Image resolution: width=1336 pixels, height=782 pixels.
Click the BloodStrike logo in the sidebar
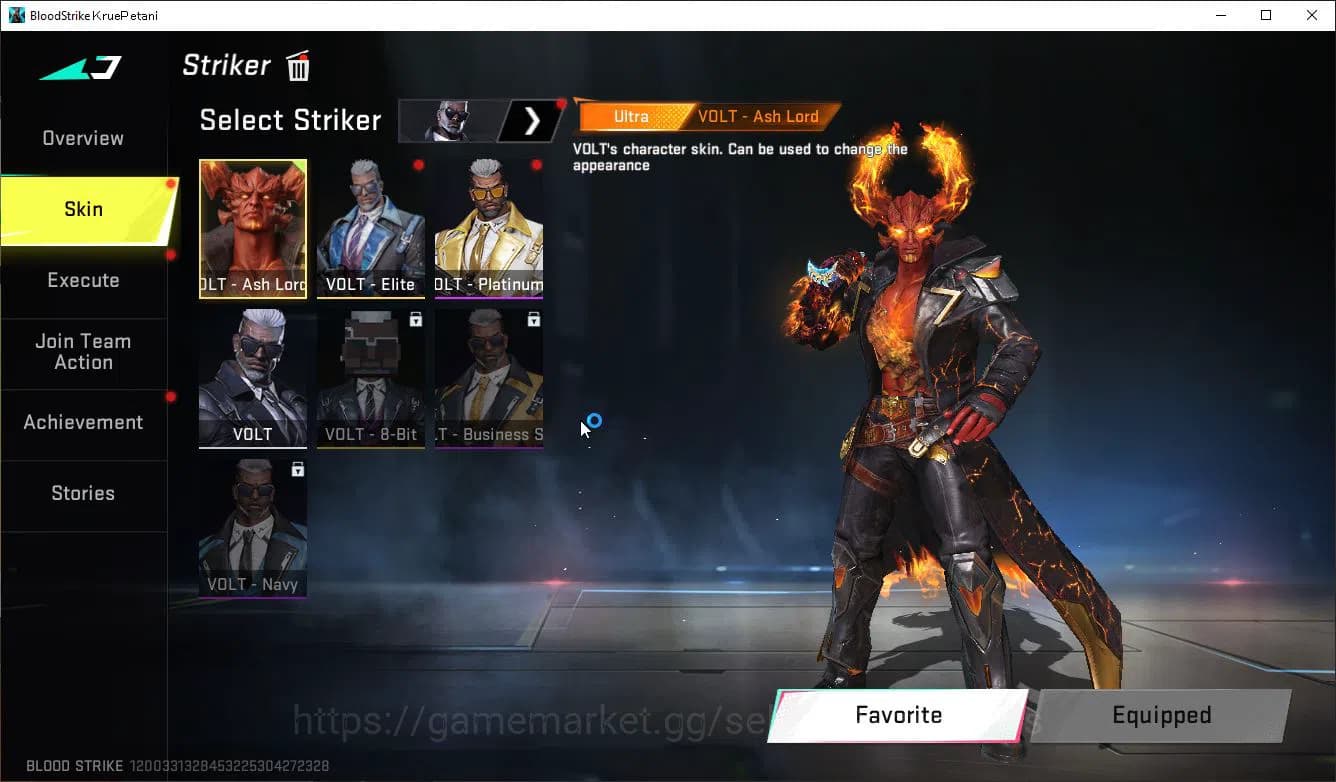click(x=77, y=69)
